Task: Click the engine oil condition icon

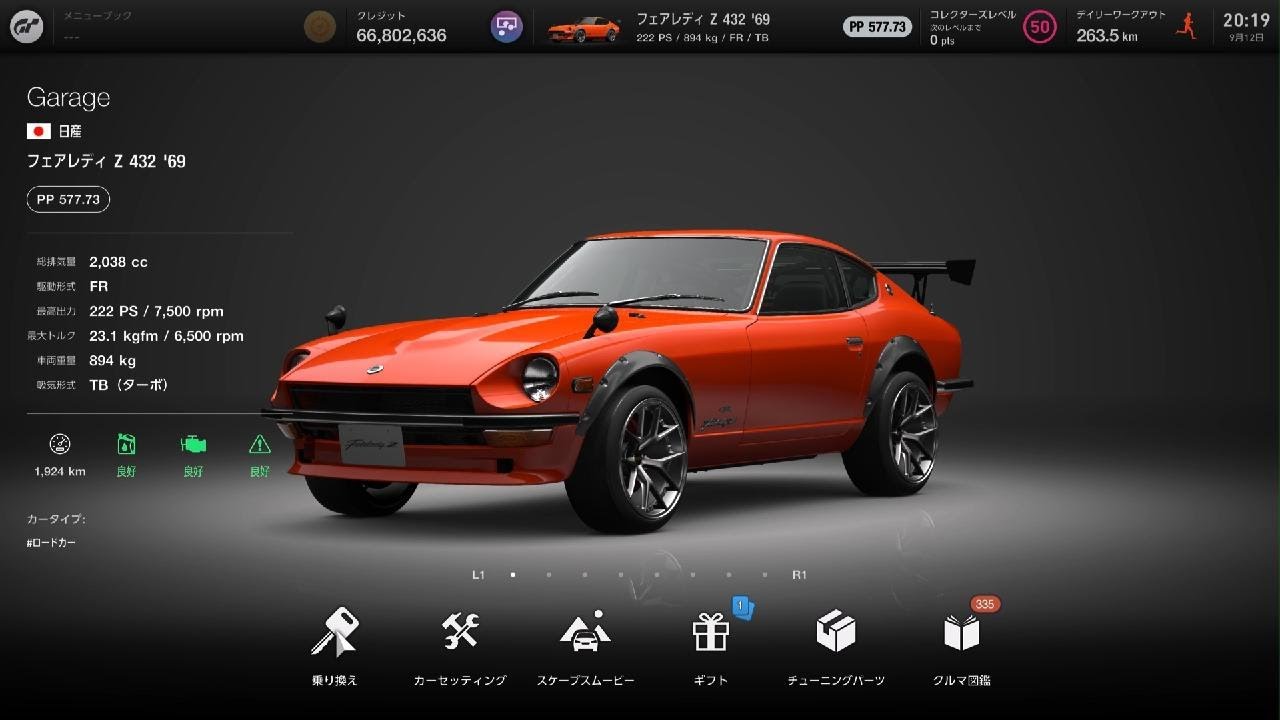Action: (126, 445)
